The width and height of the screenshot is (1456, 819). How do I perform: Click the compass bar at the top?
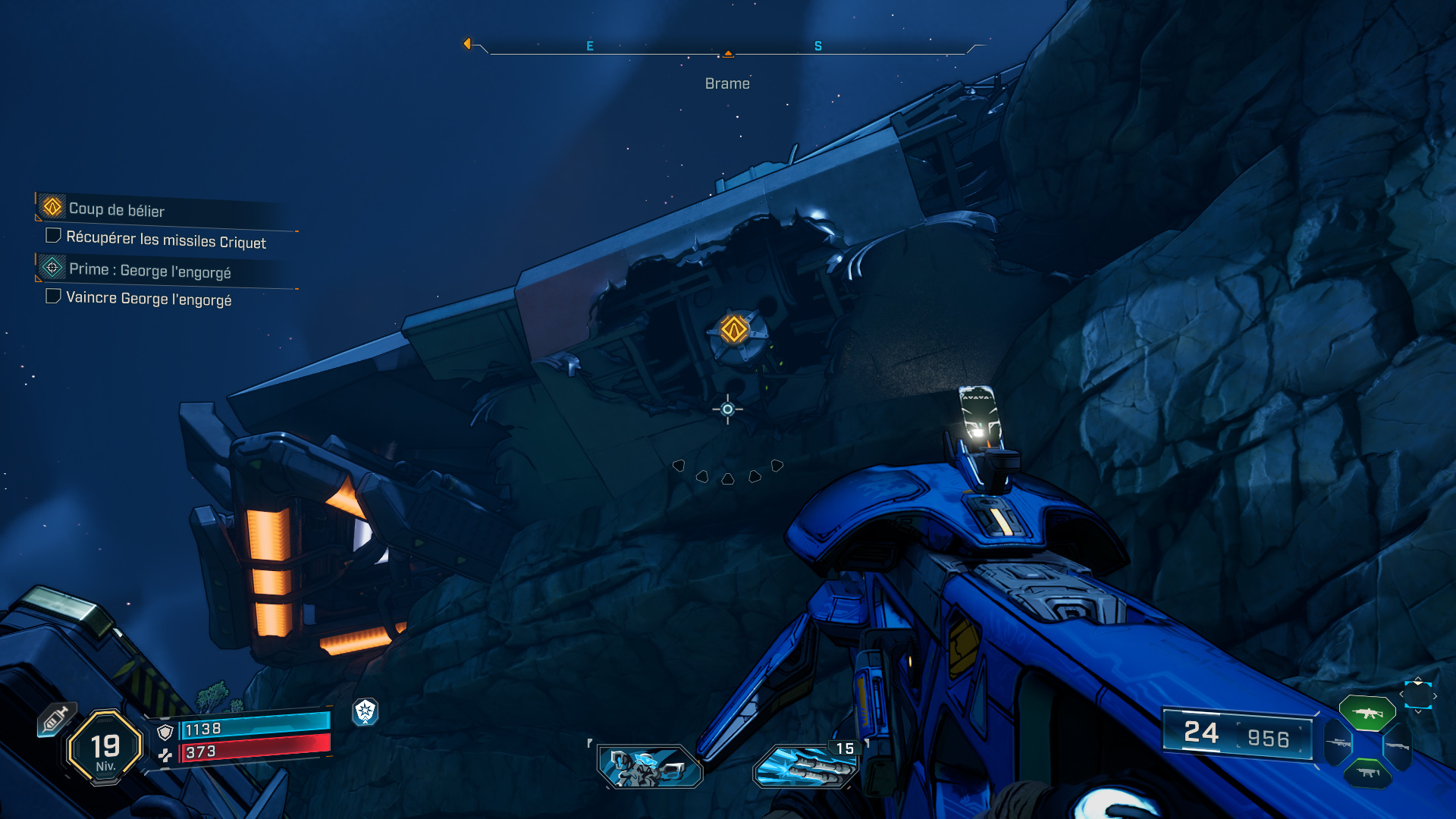click(x=728, y=48)
